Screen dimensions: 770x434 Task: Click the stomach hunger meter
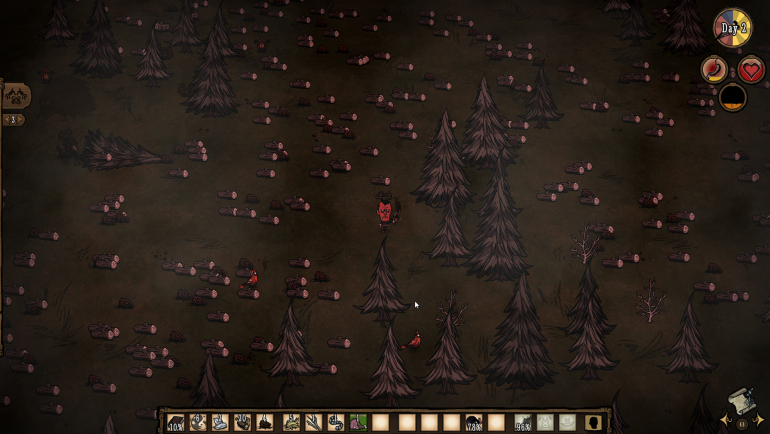[714, 70]
